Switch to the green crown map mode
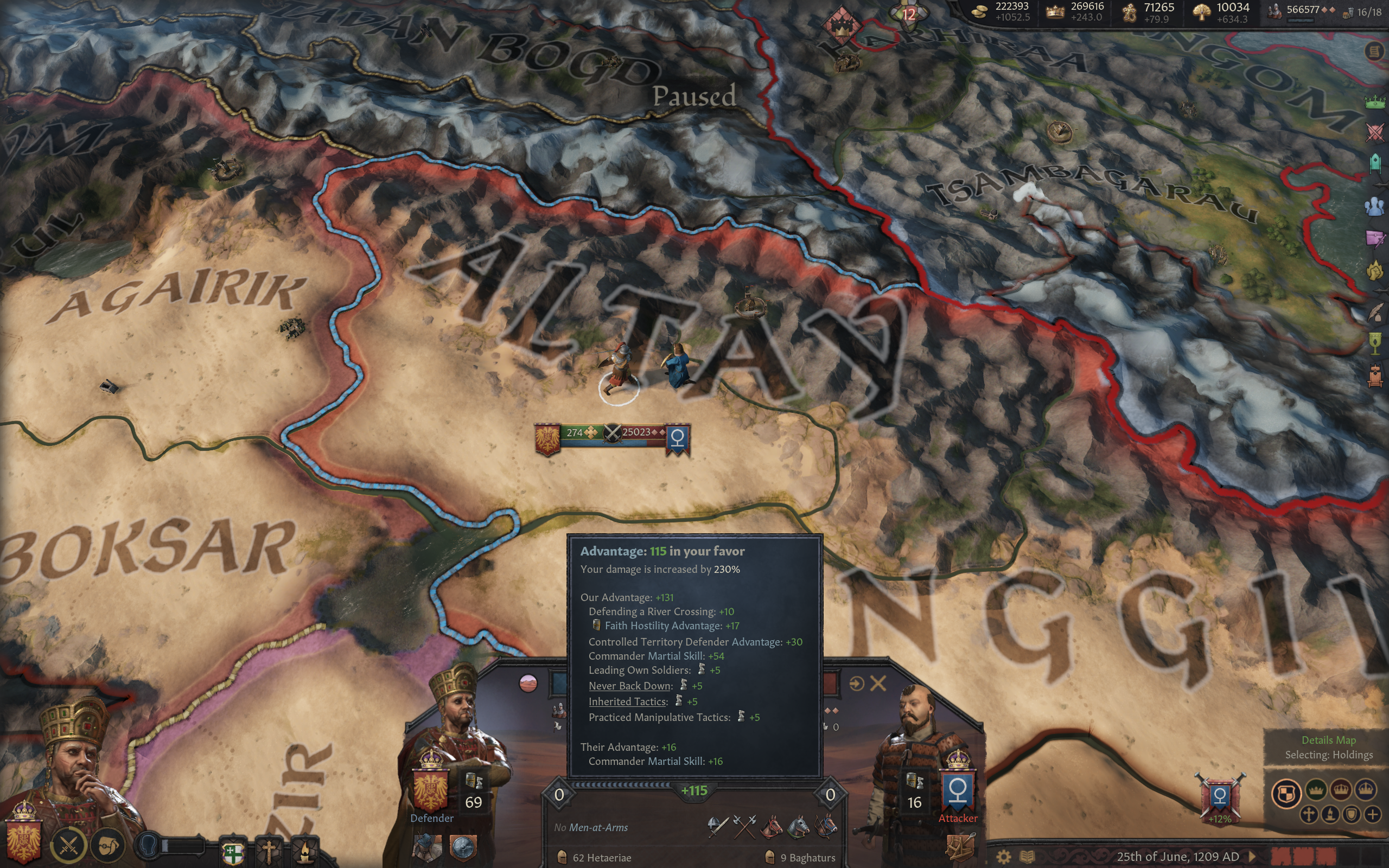Screen dimensions: 1389x868 [1316, 790]
